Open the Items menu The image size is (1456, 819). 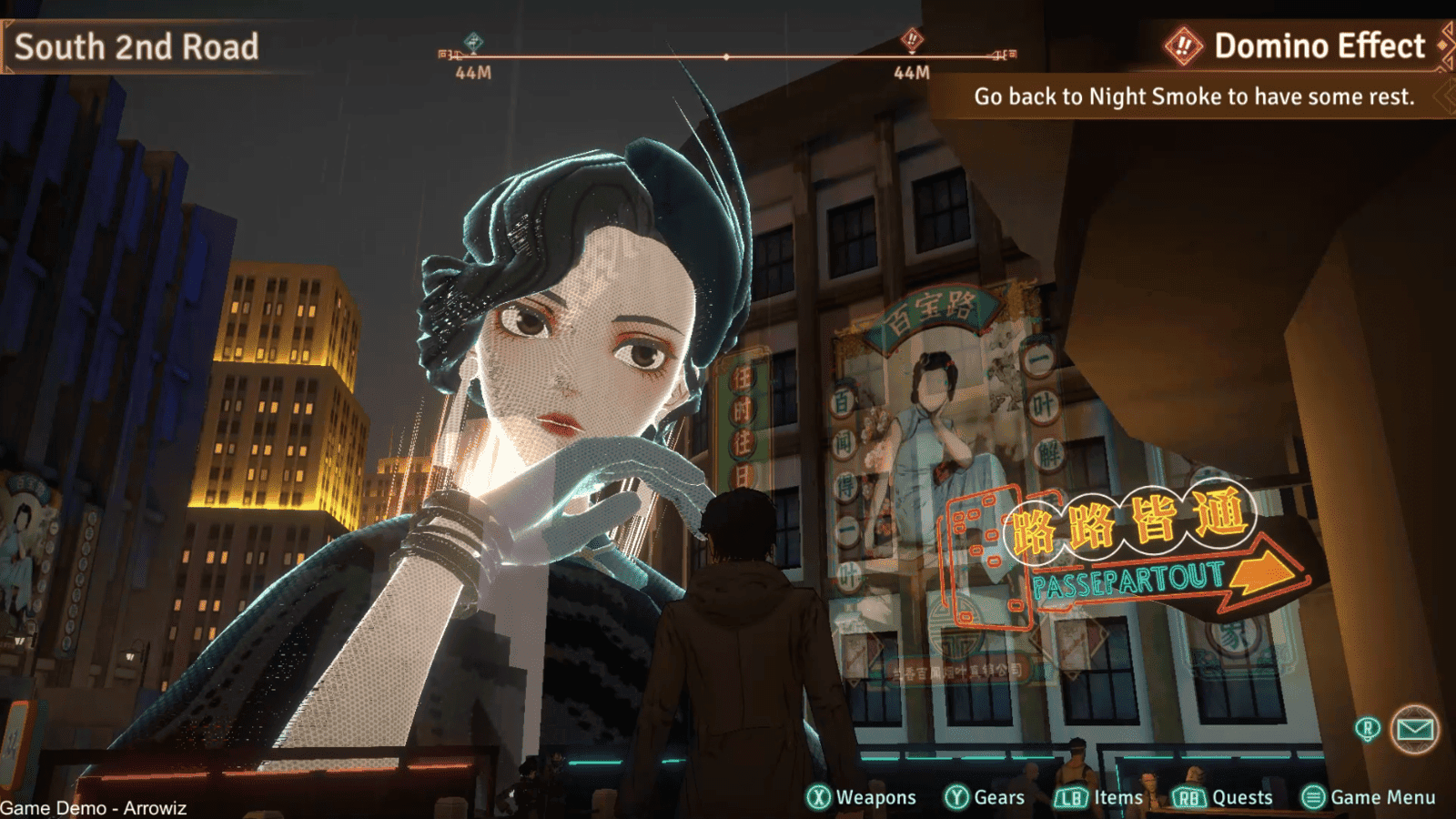(x=1098, y=797)
